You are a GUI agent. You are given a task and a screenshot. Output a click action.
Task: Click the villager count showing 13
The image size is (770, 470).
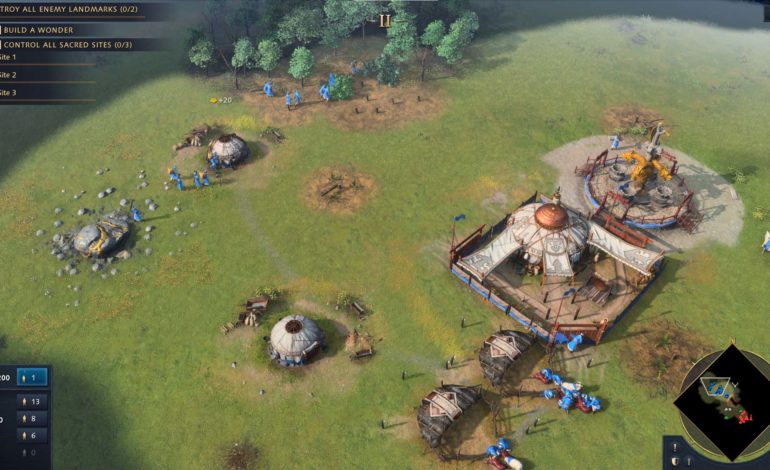tap(31, 402)
